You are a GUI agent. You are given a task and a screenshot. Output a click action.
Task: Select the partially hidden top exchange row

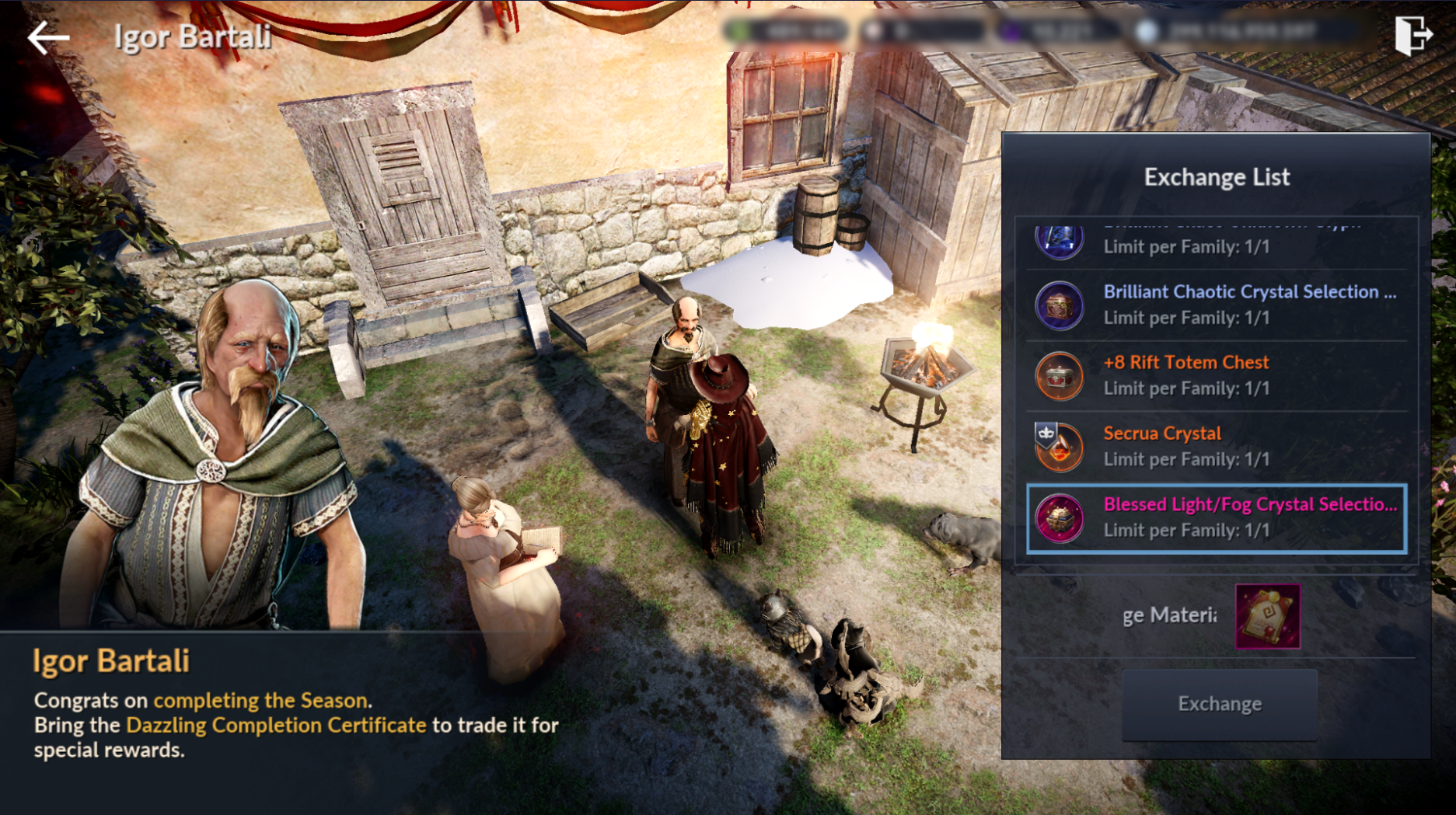[1217, 241]
